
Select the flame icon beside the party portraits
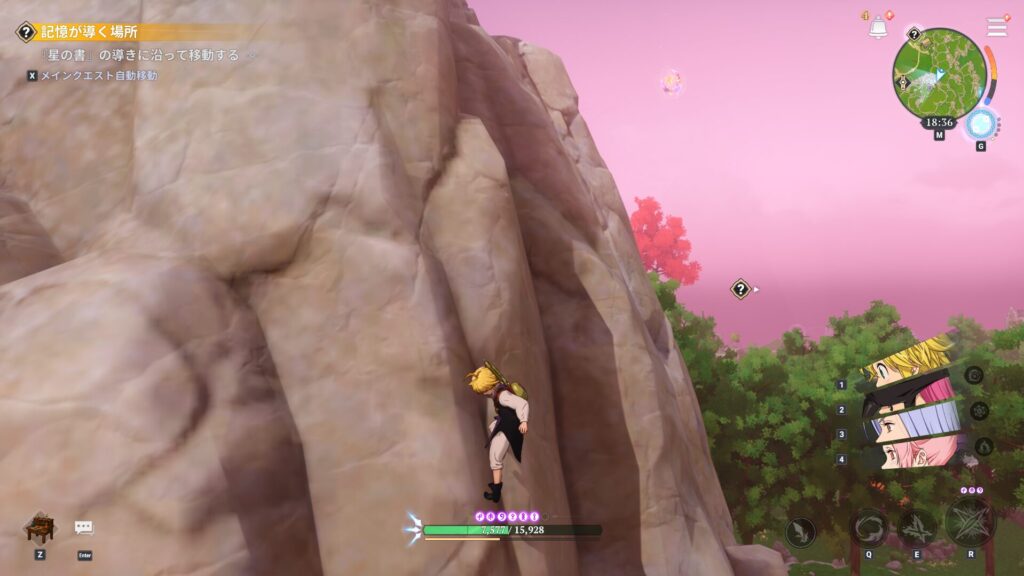pyautogui.click(x=983, y=446)
